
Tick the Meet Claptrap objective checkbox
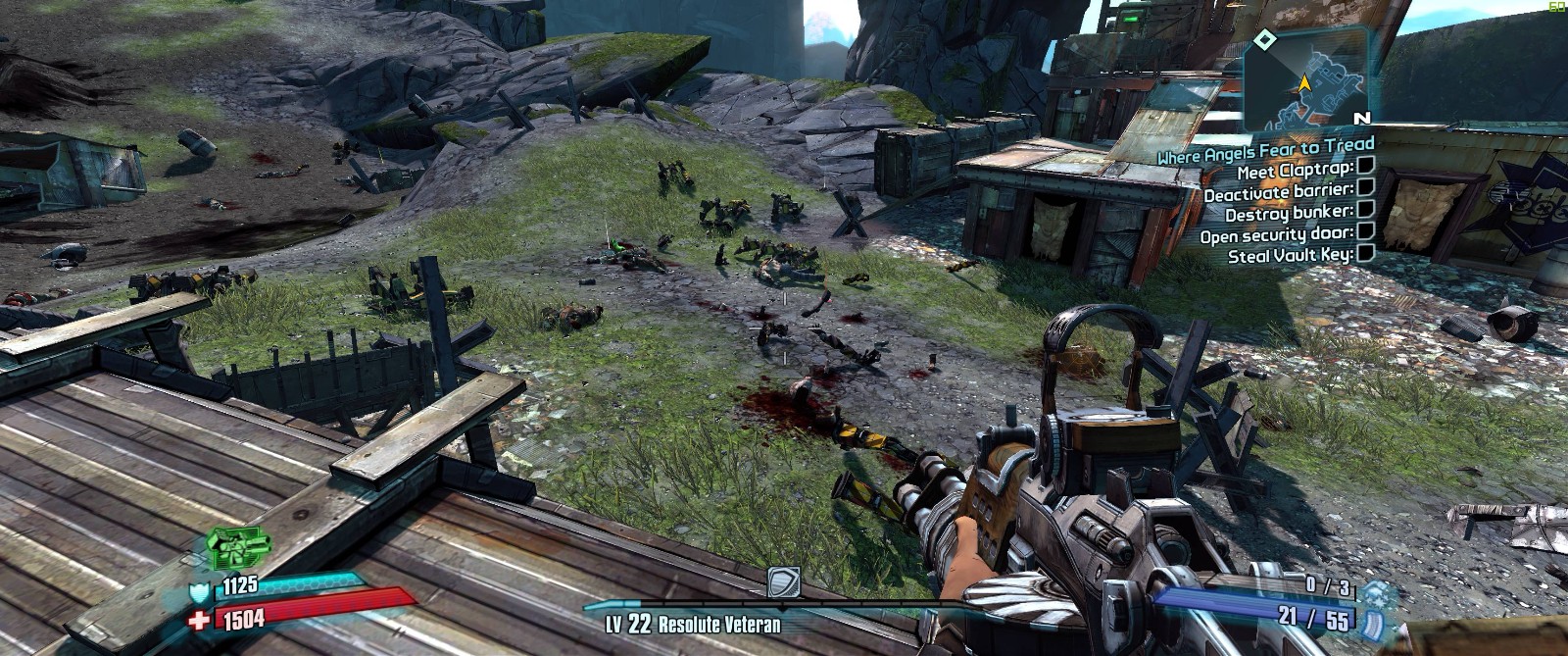tap(1365, 166)
